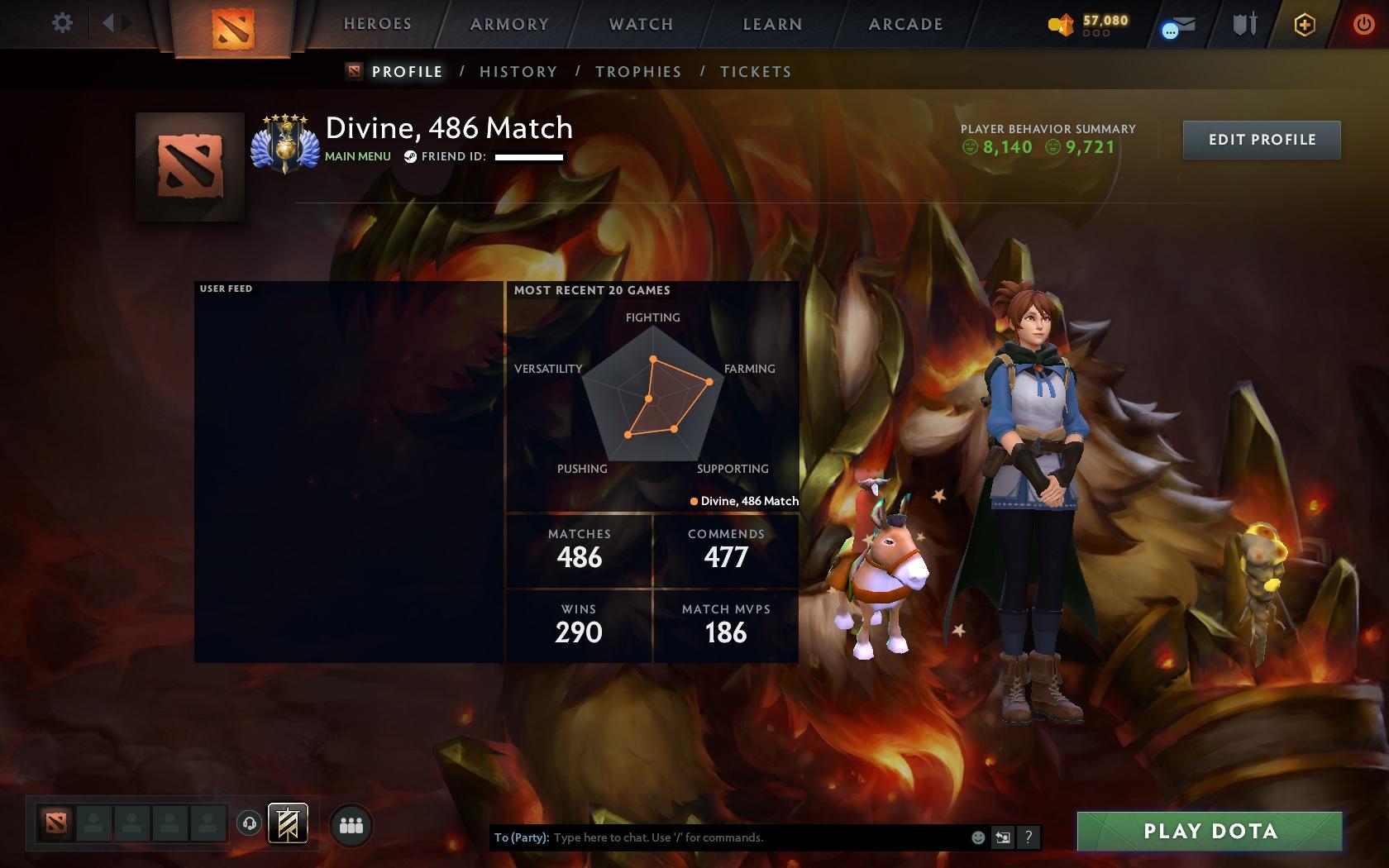The width and height of the screenshot is (1389, 868).
Task: Open the ARCADE menu
Action: click(x=904, y=24)
